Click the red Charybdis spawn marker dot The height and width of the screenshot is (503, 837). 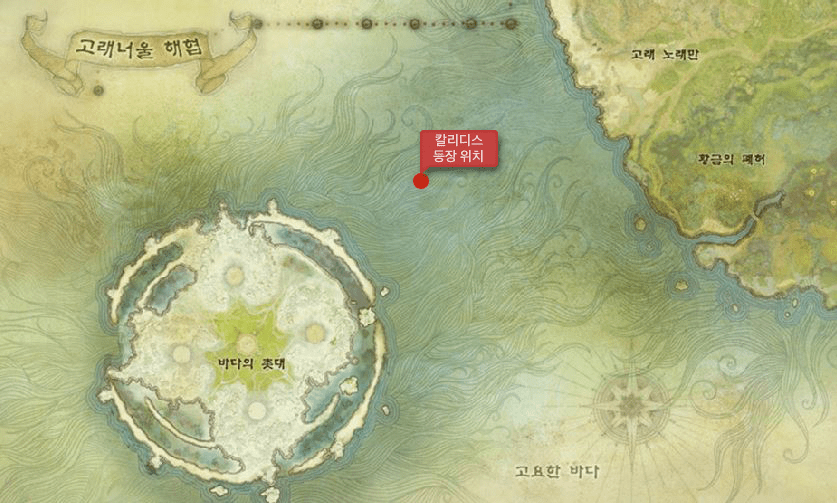(421, 181)
